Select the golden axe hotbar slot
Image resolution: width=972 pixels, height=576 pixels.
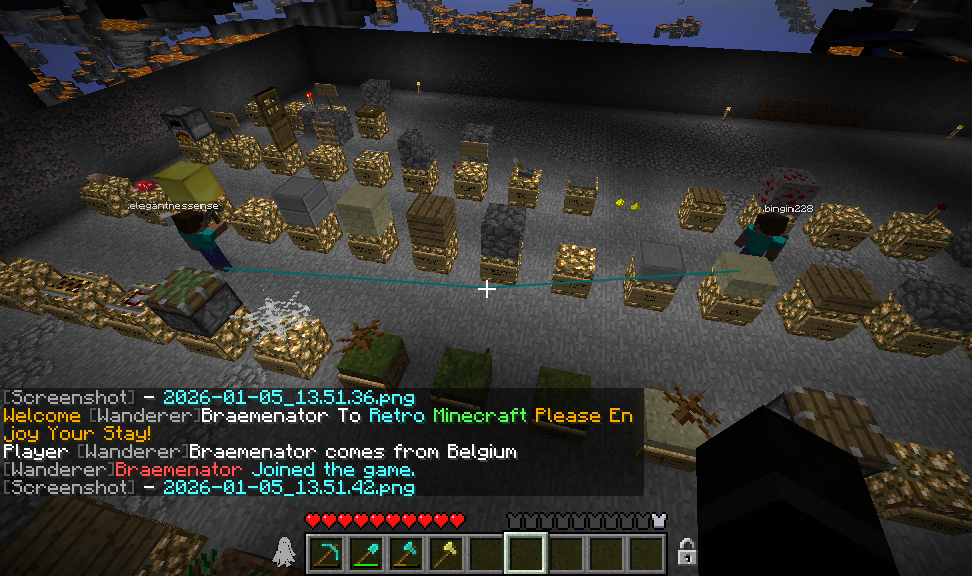[446, 552]
